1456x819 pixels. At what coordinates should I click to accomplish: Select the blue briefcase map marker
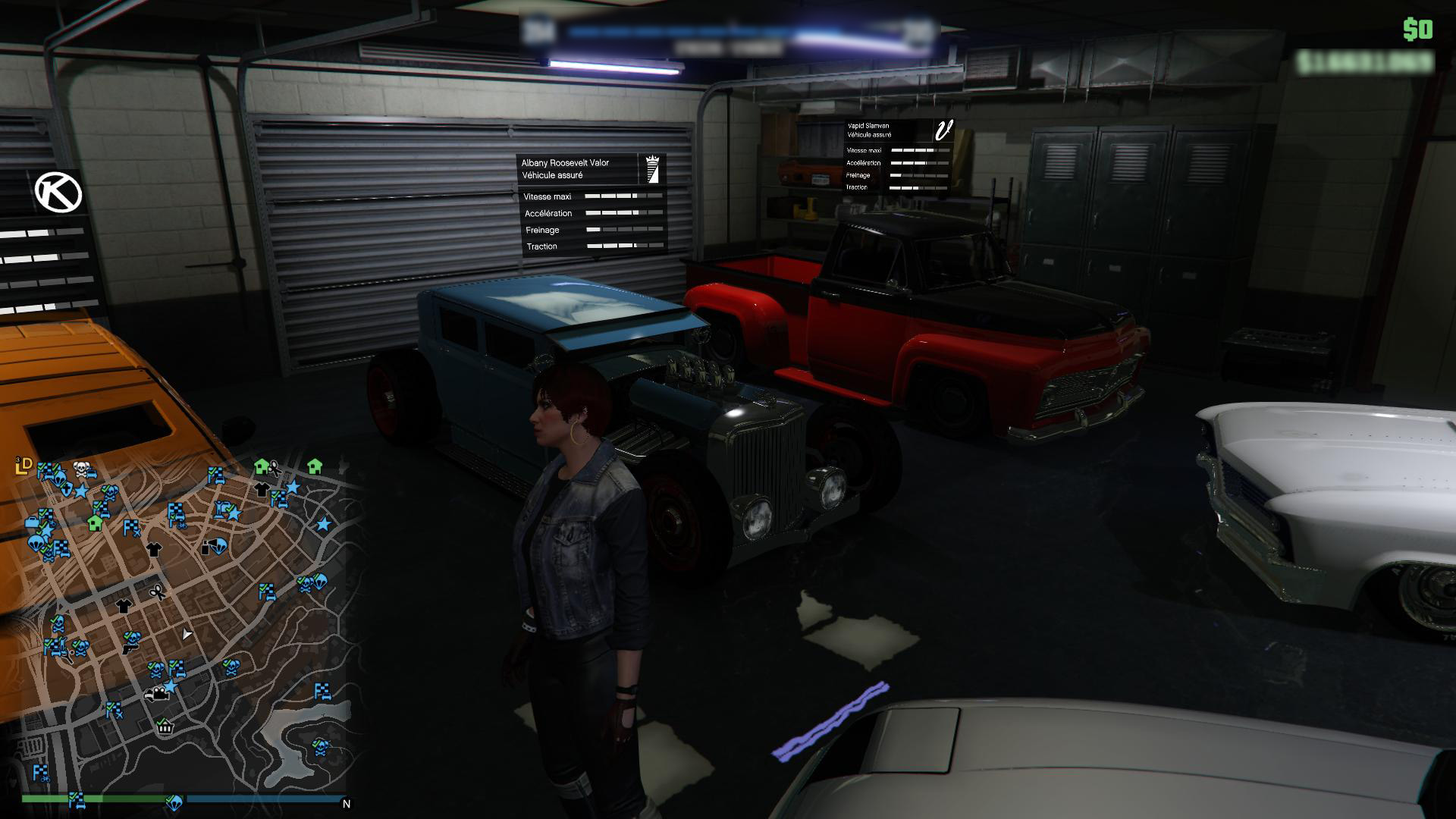[x=33, y=522]
